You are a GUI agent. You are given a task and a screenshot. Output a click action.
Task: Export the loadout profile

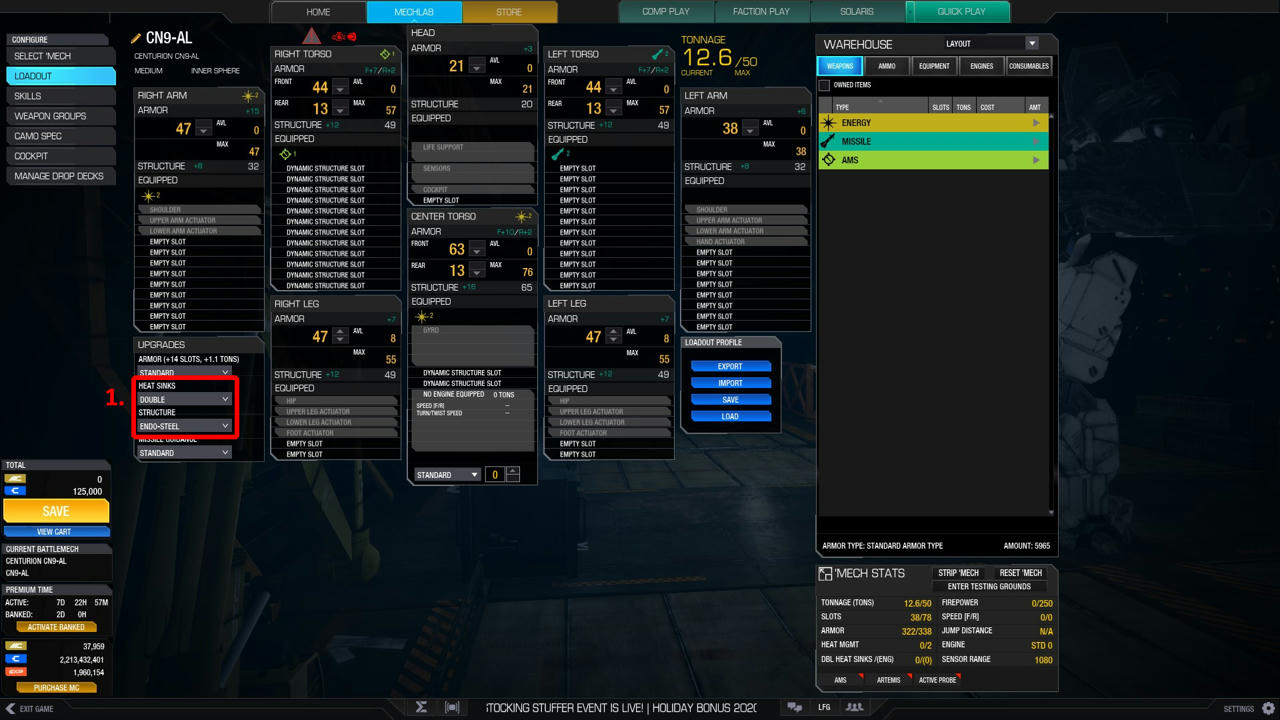pos(730,366)
